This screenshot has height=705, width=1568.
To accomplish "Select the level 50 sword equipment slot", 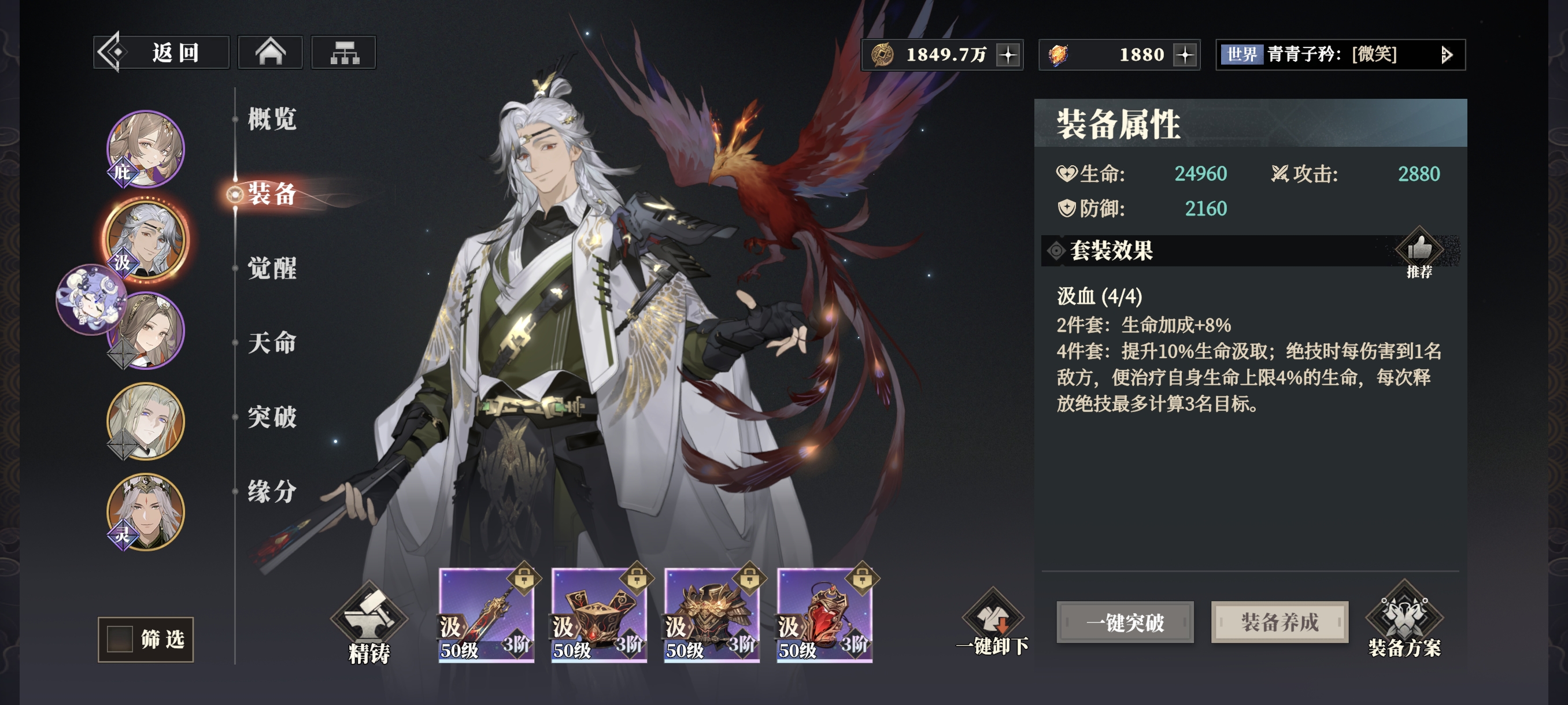I will click(486, 614).
